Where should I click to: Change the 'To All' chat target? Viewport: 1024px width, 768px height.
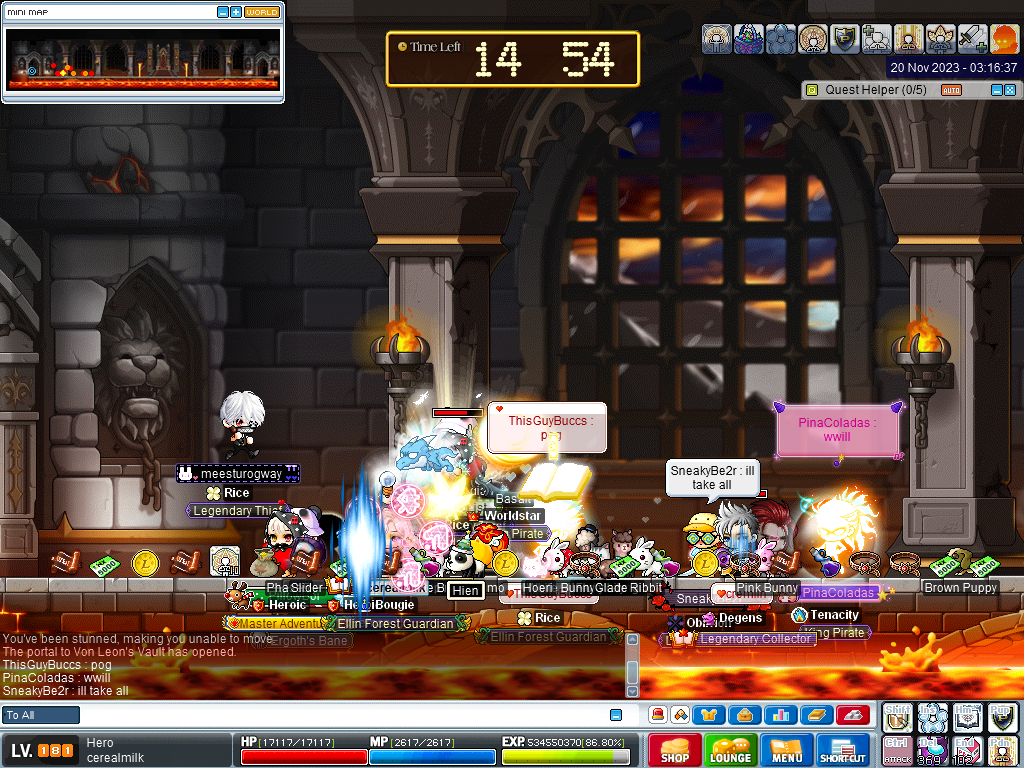[41, 715]
